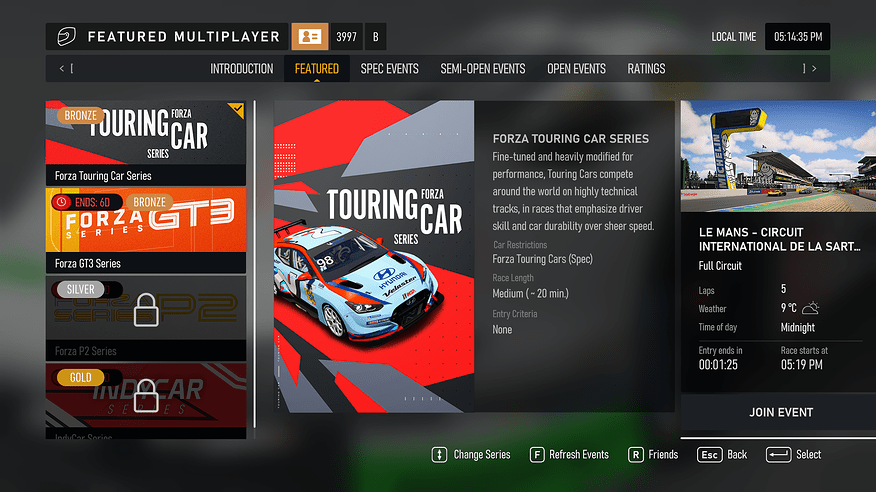876x492 pixels.
Task: Go to the Semi-Open Events tab
Action: click(482, 69)
